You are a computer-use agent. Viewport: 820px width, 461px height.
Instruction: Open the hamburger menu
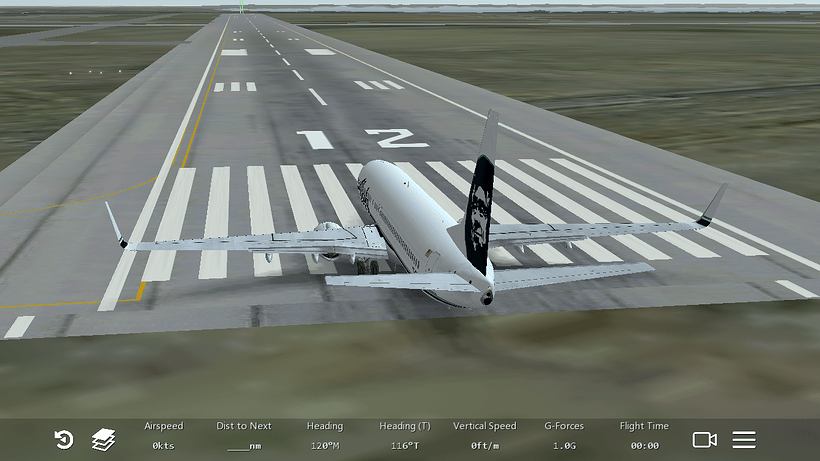[744, 439]
